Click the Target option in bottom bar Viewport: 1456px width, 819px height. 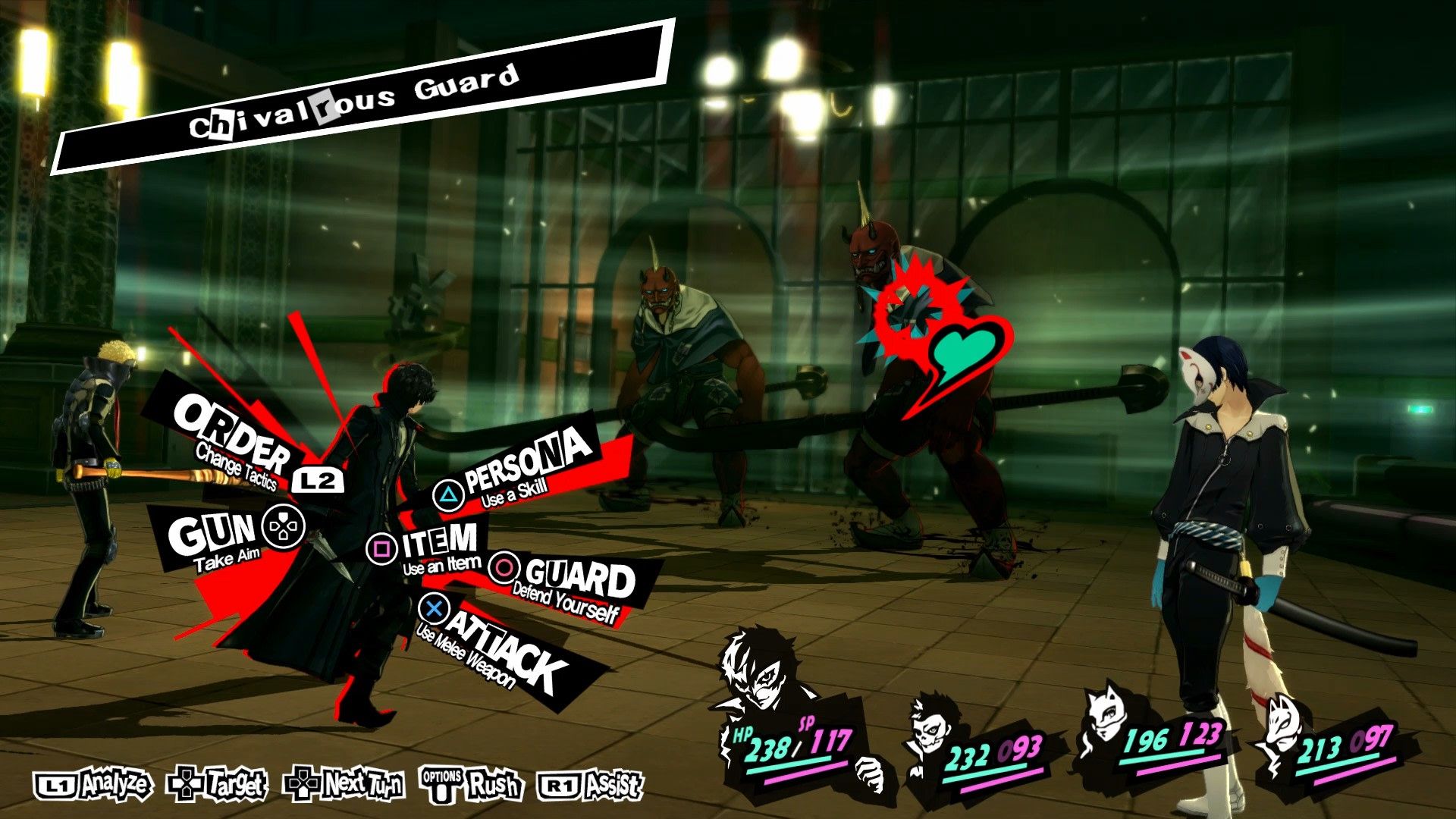click(x=218, y=785)
